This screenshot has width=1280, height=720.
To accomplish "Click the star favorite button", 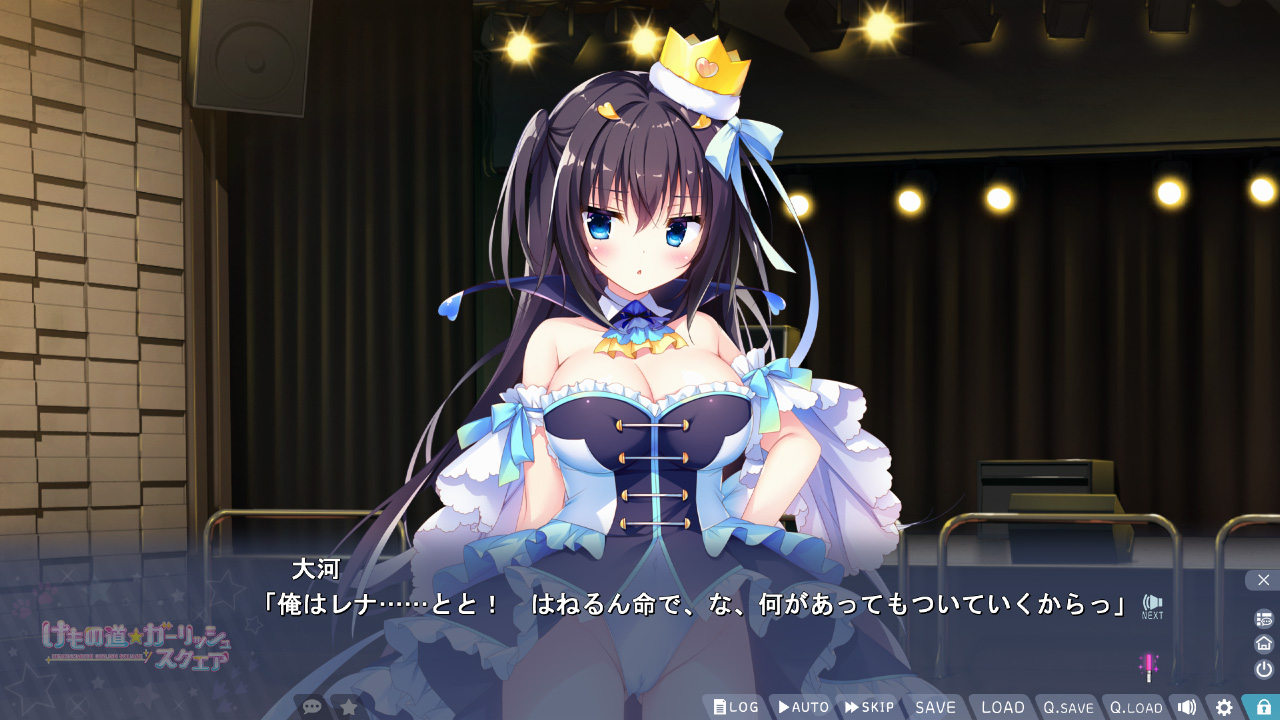I will (x=349, y=707).
